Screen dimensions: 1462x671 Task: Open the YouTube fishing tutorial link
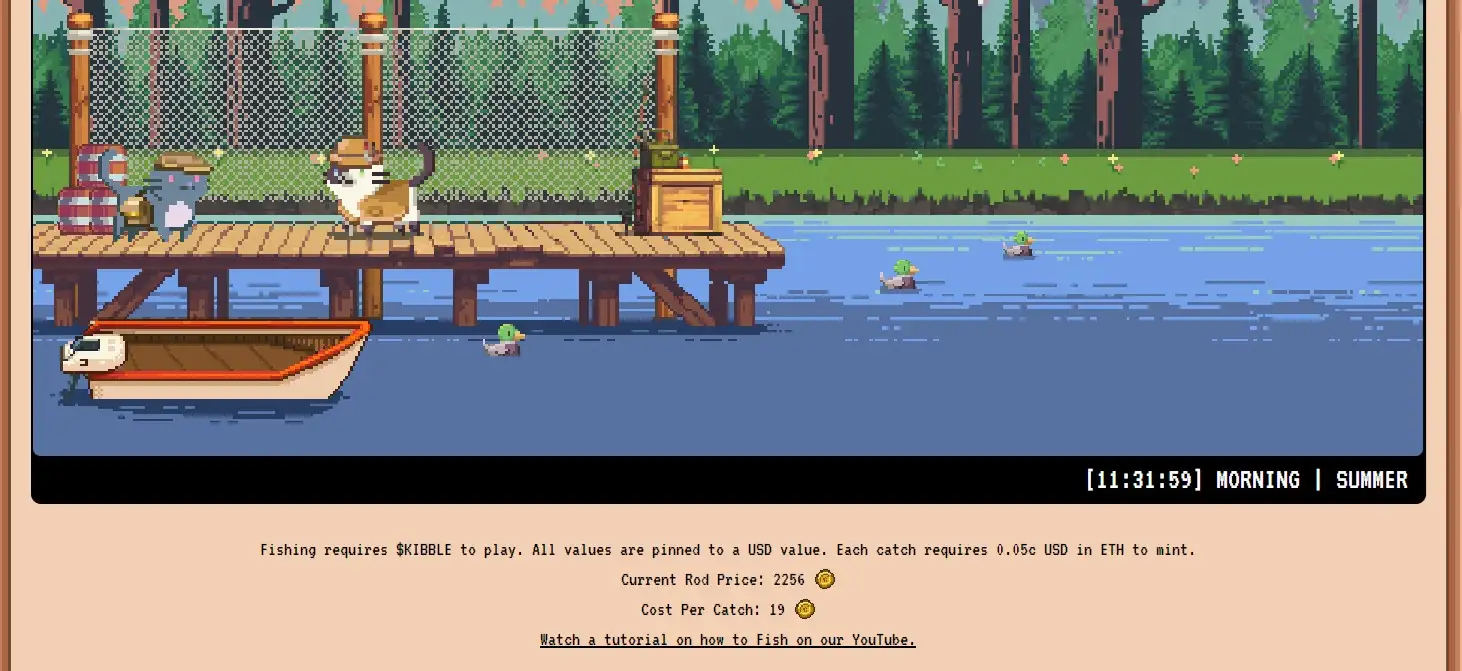727,640
